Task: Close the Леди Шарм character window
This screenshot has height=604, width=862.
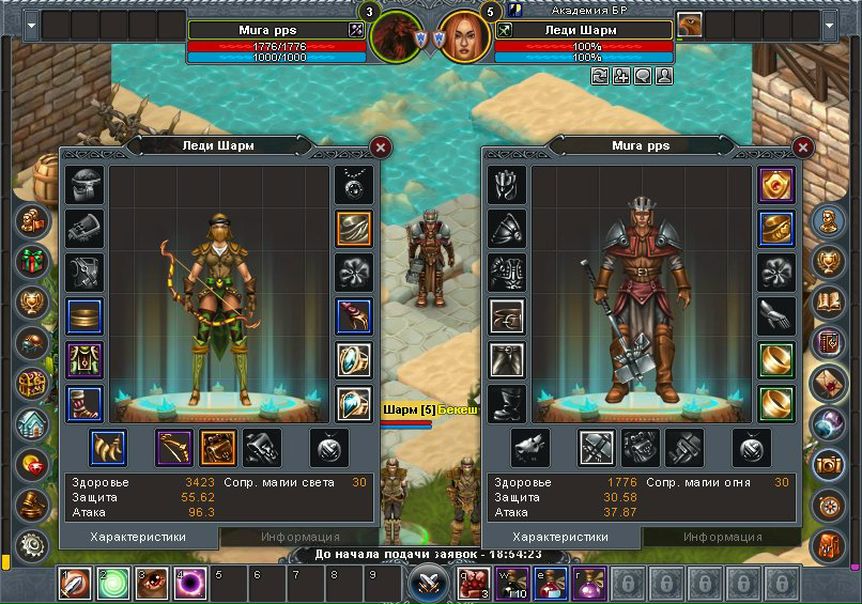Action: pos(380,147)
